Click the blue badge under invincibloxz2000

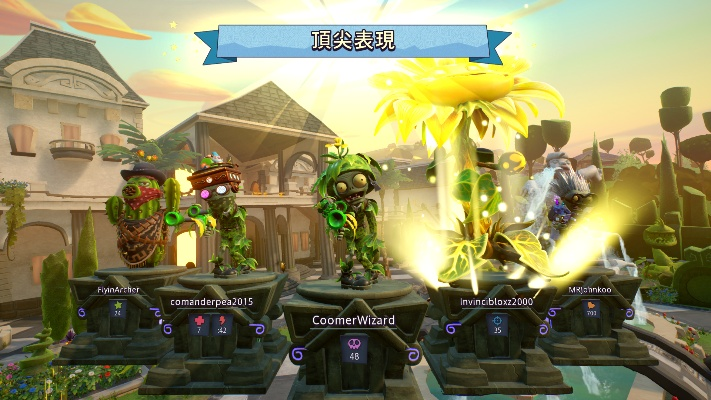pos(497,321)
